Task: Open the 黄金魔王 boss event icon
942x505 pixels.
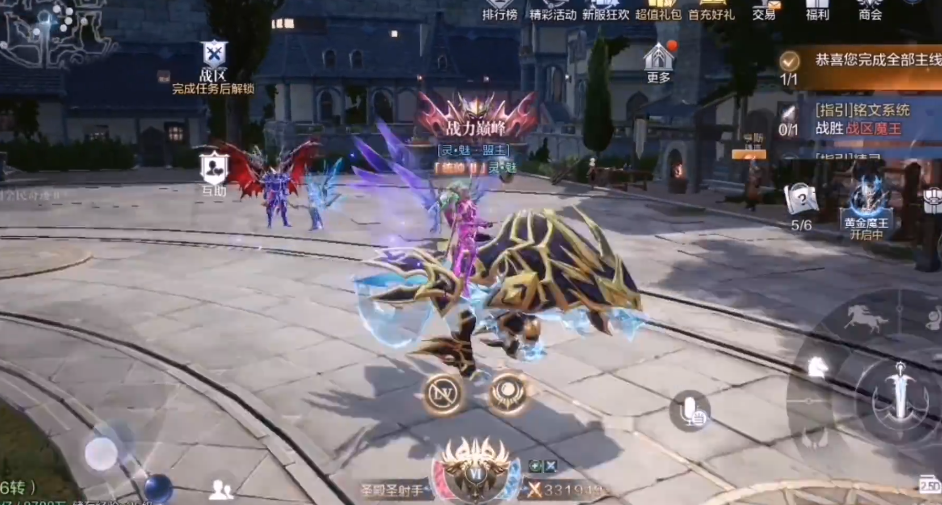Action: pyautogui.click(x=868, y=203)
